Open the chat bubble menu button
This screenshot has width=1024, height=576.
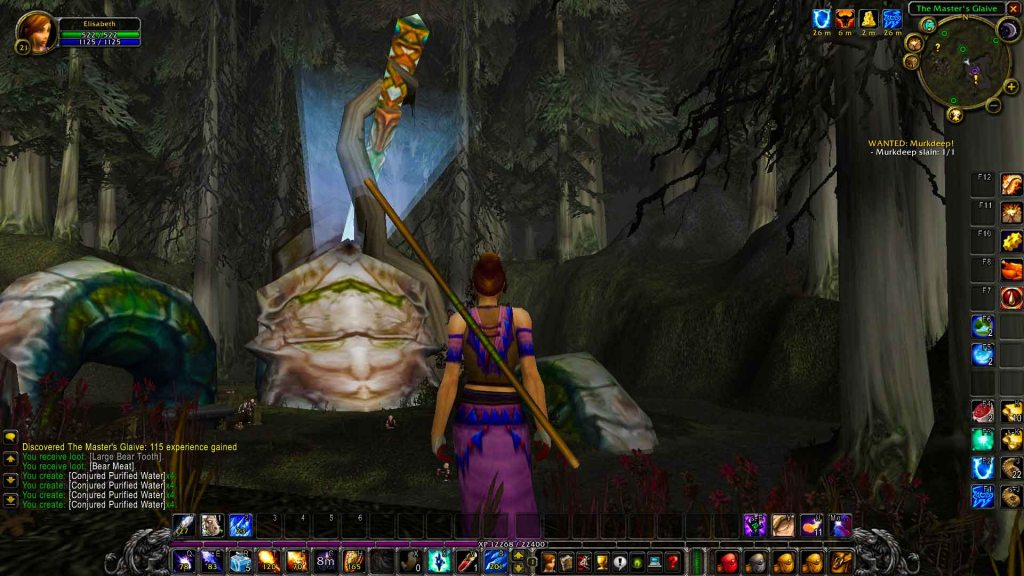point(10,437)
